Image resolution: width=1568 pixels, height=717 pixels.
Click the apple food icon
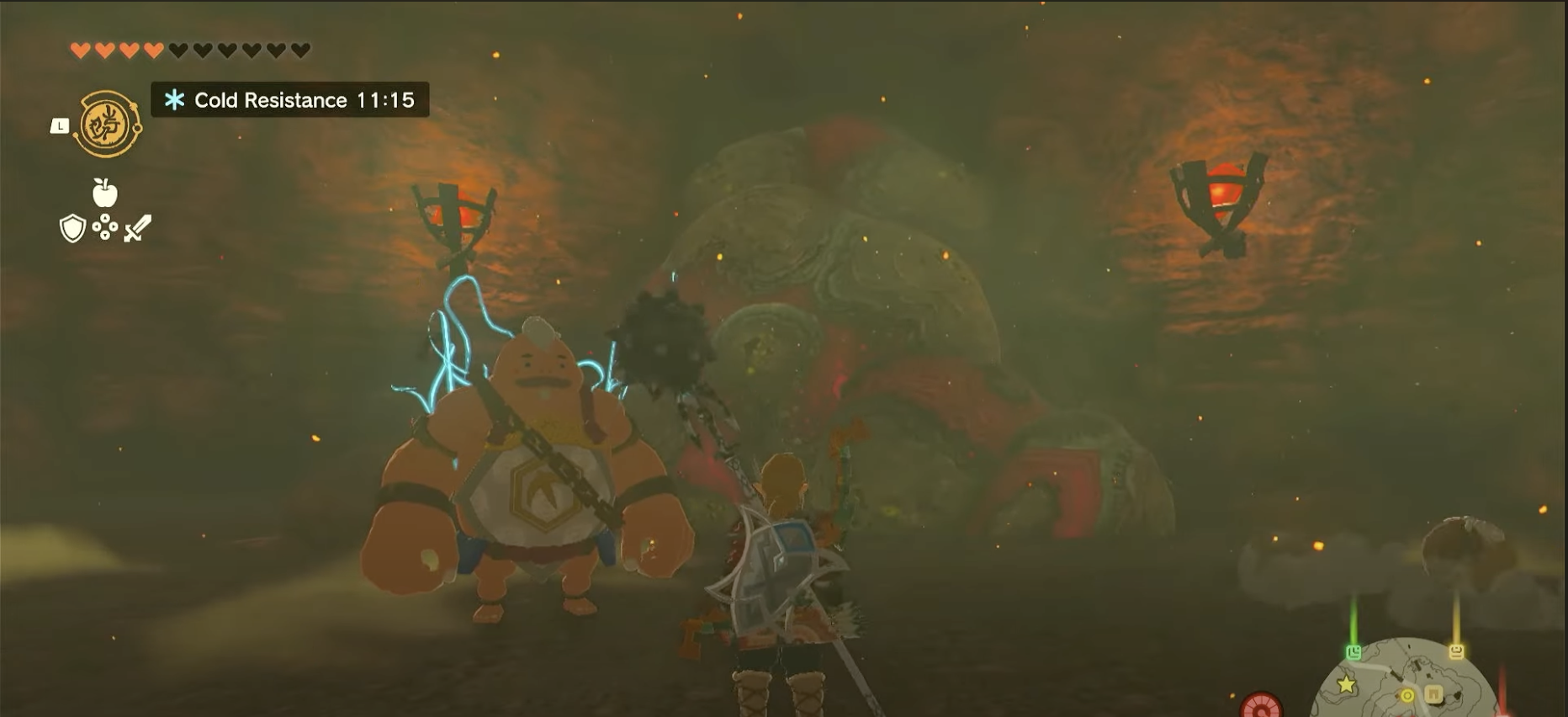pyautogui.click(x=104, y=192)
